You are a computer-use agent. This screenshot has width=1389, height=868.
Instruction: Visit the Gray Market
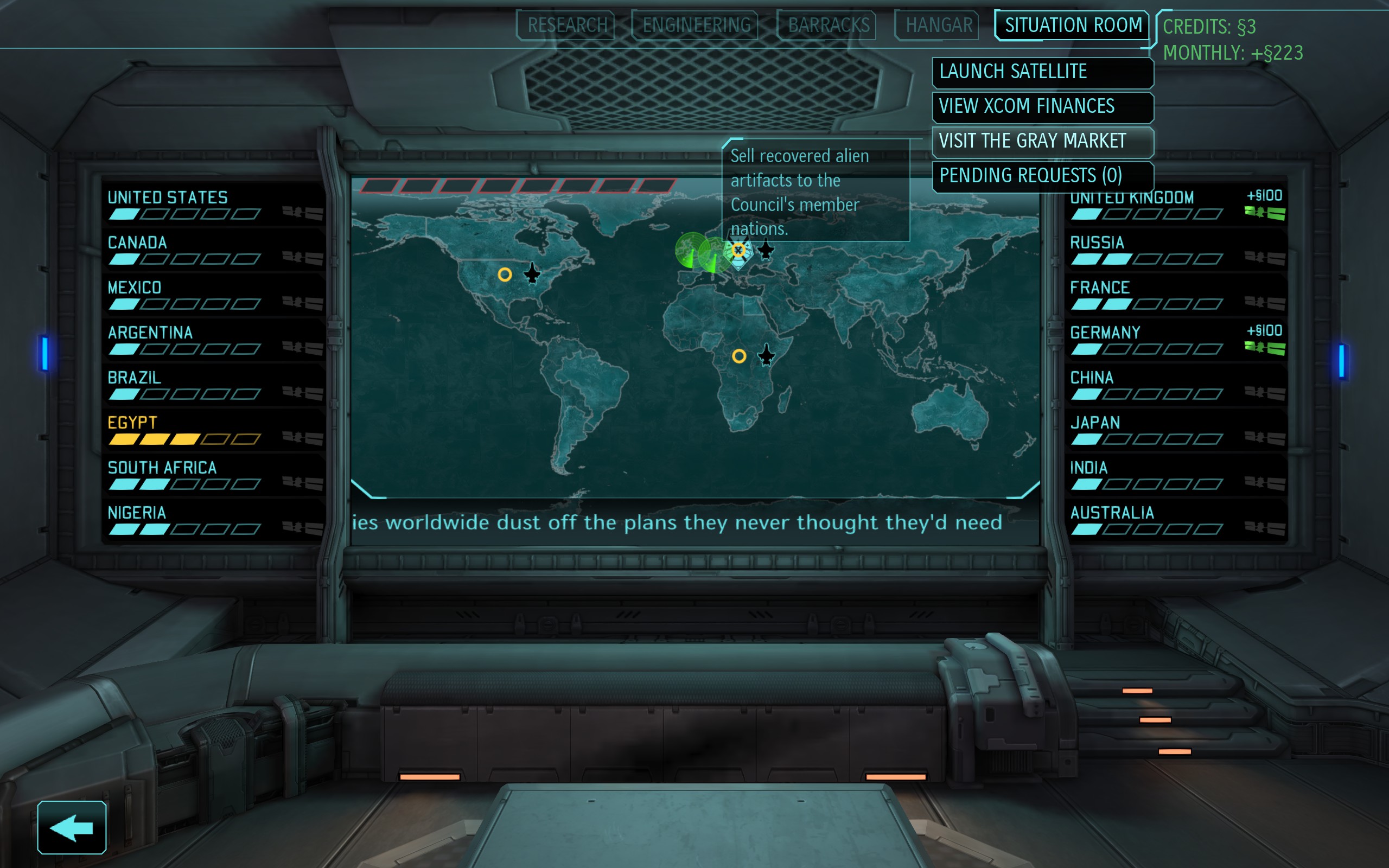click(x=1042, y=141)
